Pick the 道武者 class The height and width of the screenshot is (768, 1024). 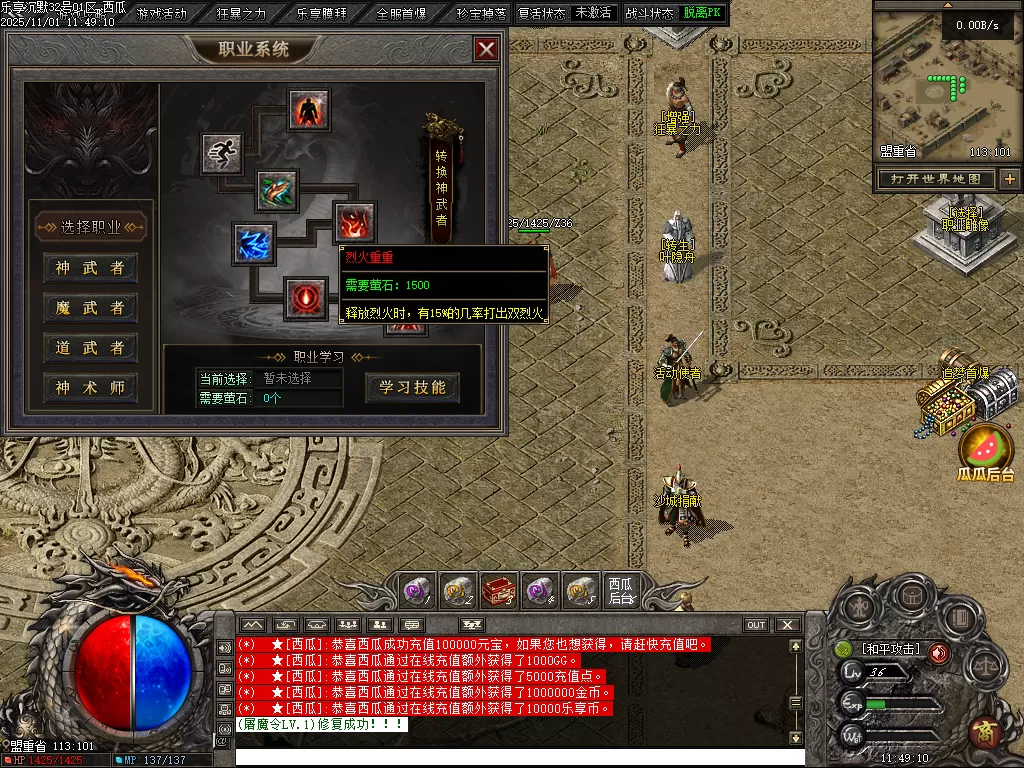coord(90,348)
